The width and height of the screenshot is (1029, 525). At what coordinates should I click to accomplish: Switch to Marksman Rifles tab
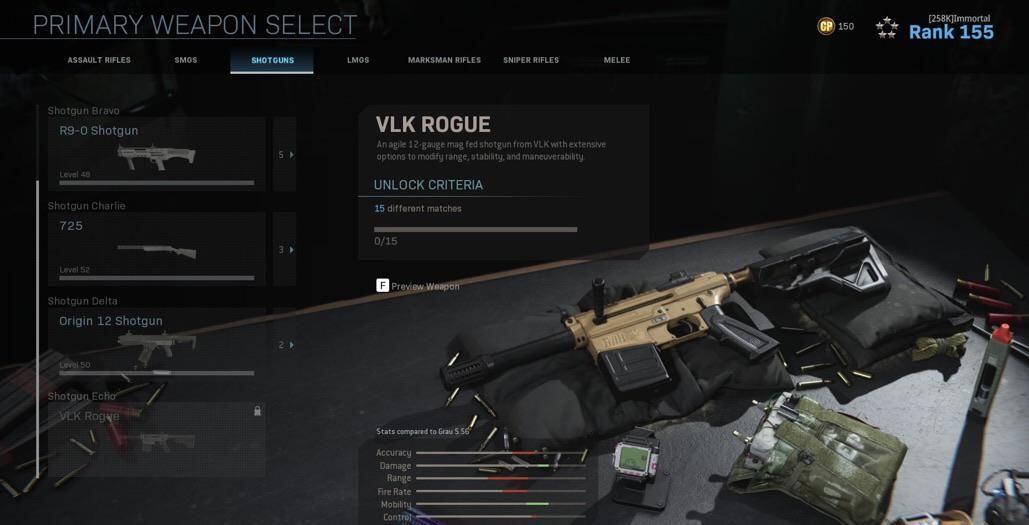(x=444, y=60)
